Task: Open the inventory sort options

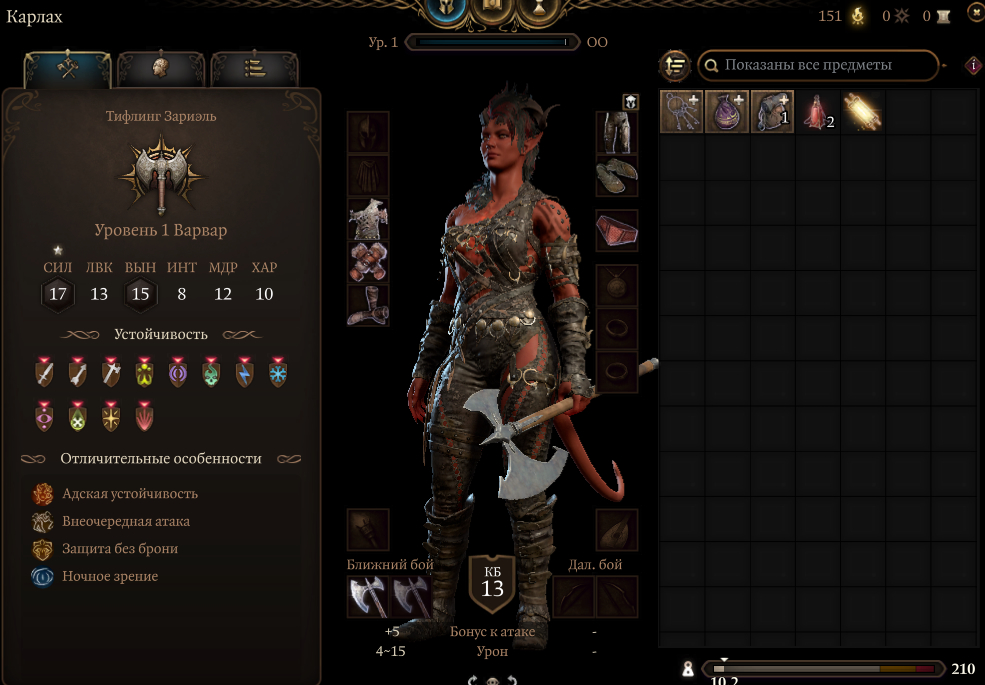Action: pos(675,66)
